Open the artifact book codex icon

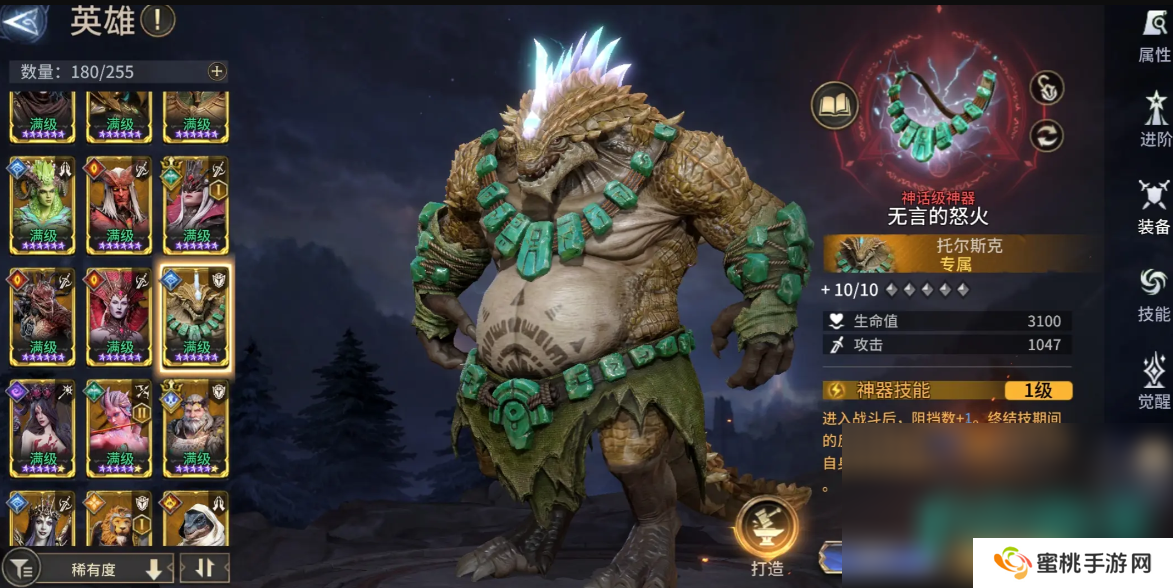coord(834,103)
